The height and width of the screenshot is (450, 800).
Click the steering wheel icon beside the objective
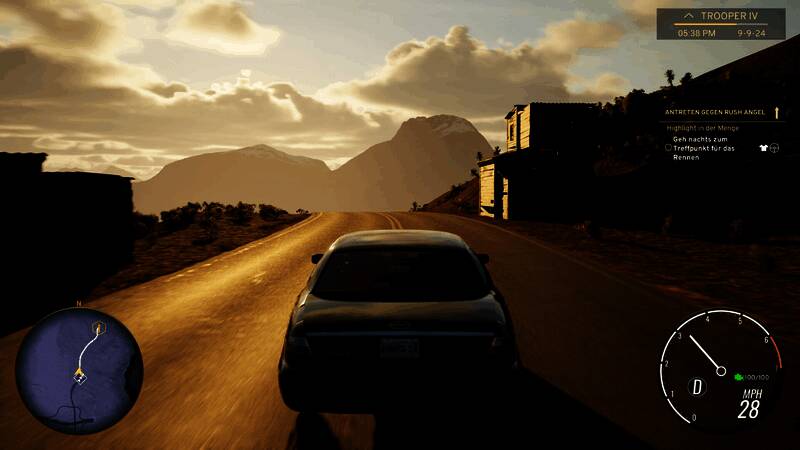click(774, 147)
